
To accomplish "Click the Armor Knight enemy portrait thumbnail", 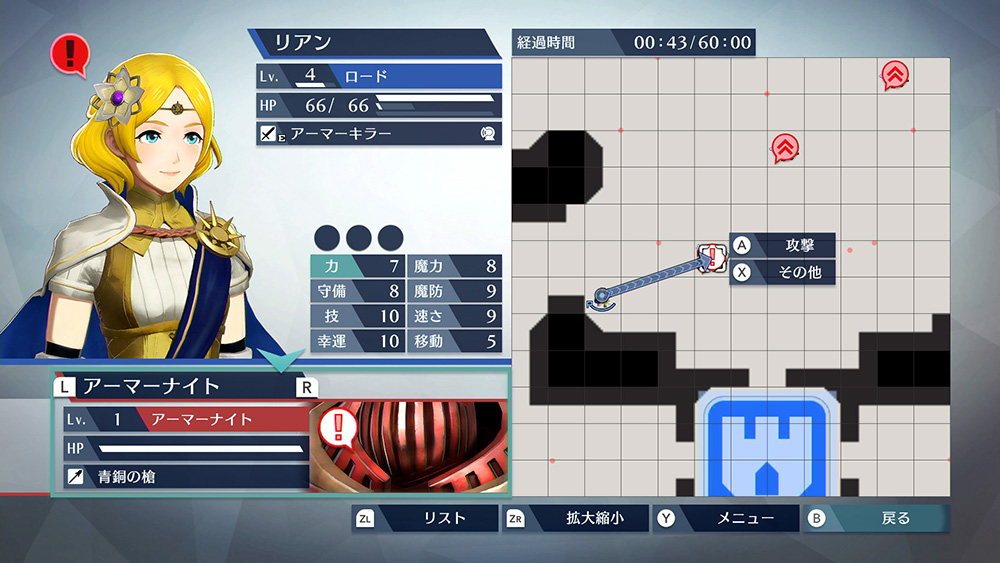I will coord(410,447).
